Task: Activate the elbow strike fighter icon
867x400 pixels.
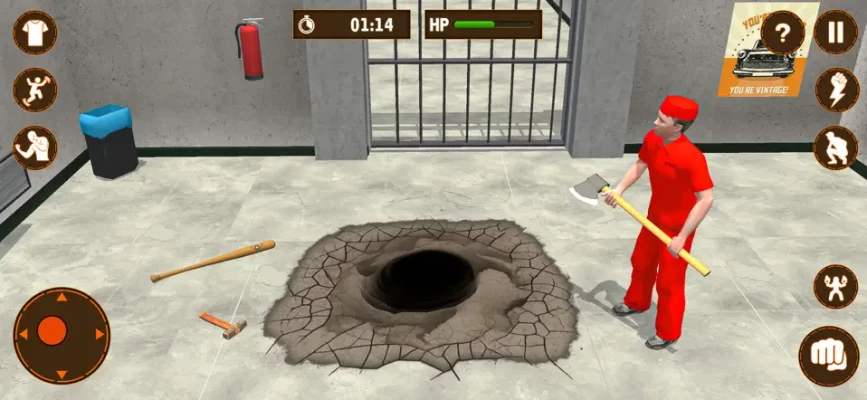Action: click(x=35, y=148)
